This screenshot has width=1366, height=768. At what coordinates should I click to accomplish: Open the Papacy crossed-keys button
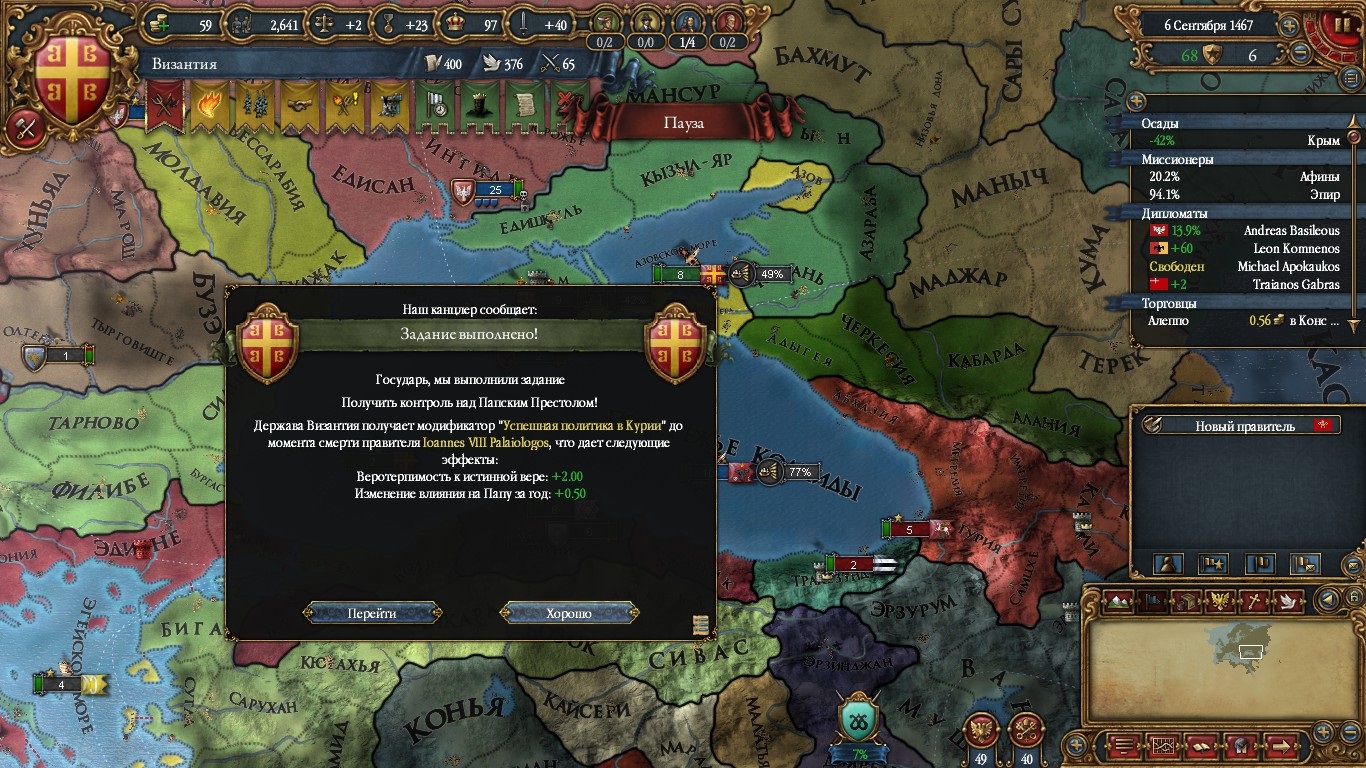[1025, 731]
